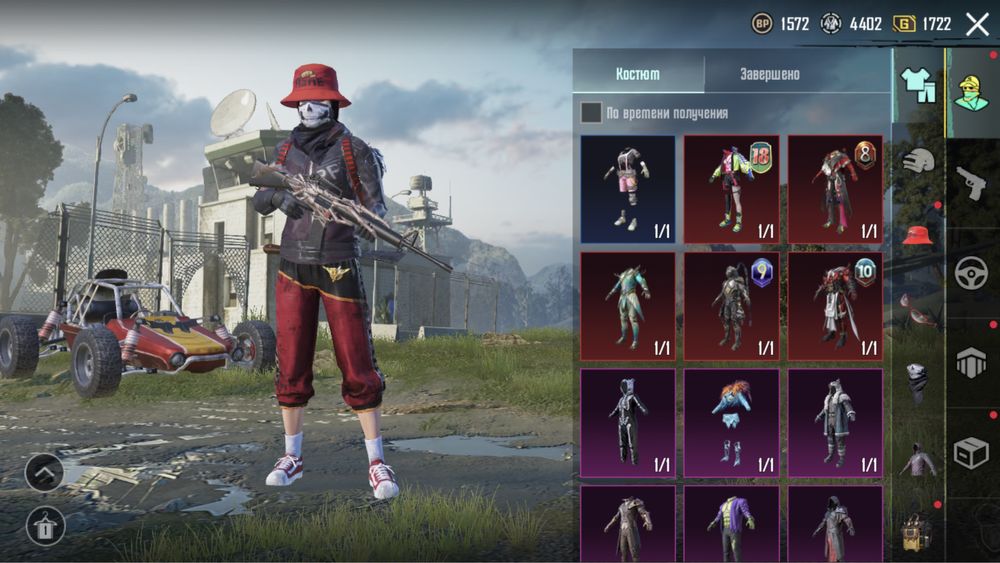Select the pink shorts outfit tile

[628, 190]
